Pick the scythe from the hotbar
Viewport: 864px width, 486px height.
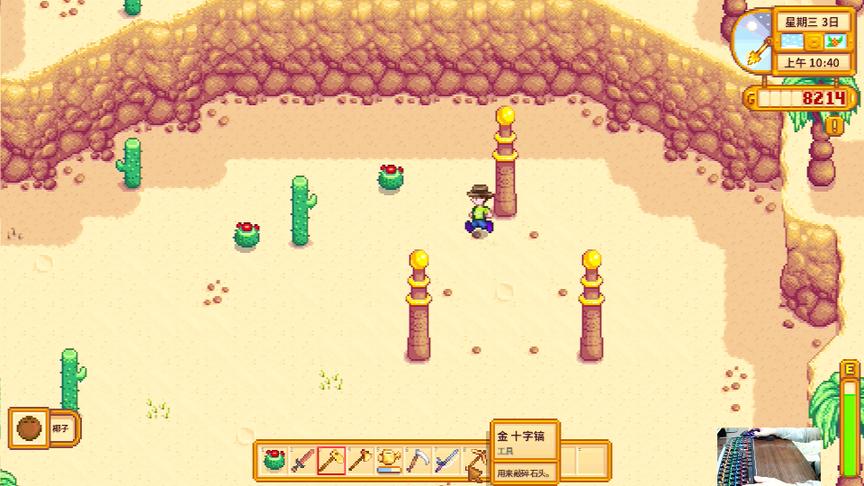pyautogui.click(x=418, y=460)
